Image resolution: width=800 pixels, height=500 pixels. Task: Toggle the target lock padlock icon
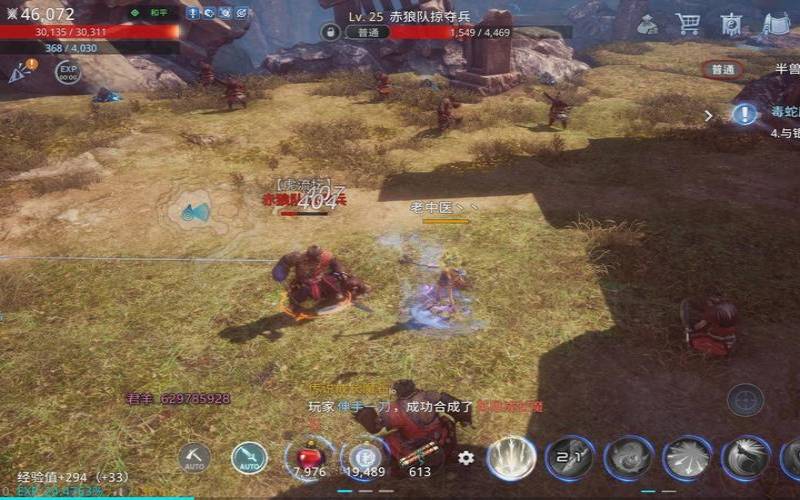point(329,32)
